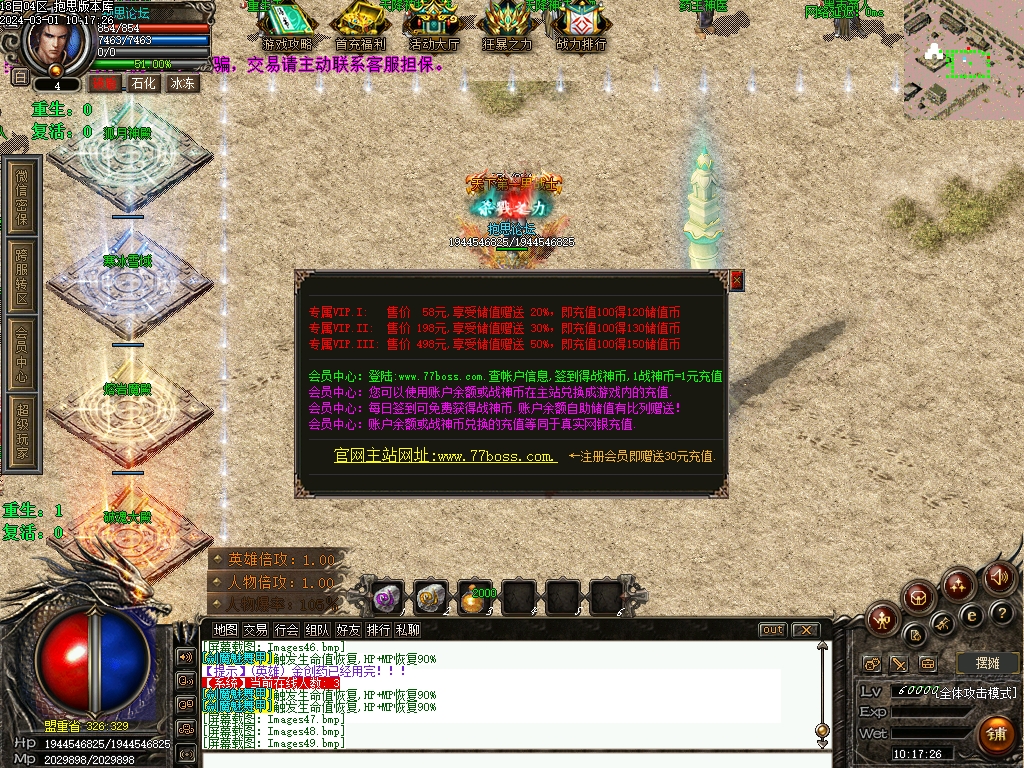The image size is (1024, 768).
Task: Click the 冰冻 status button
Action: point(183,84)
